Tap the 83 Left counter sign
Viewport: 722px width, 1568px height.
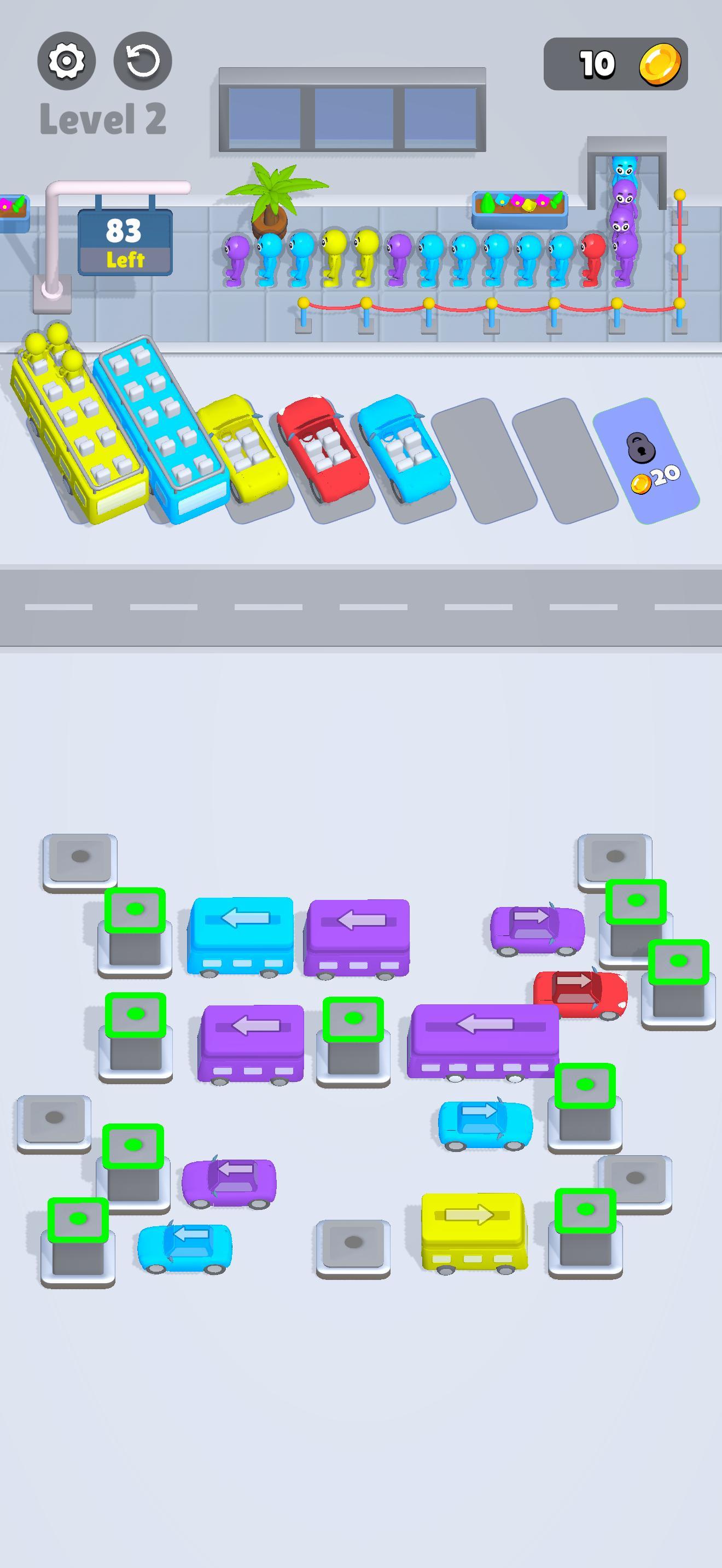pos(125,243)
